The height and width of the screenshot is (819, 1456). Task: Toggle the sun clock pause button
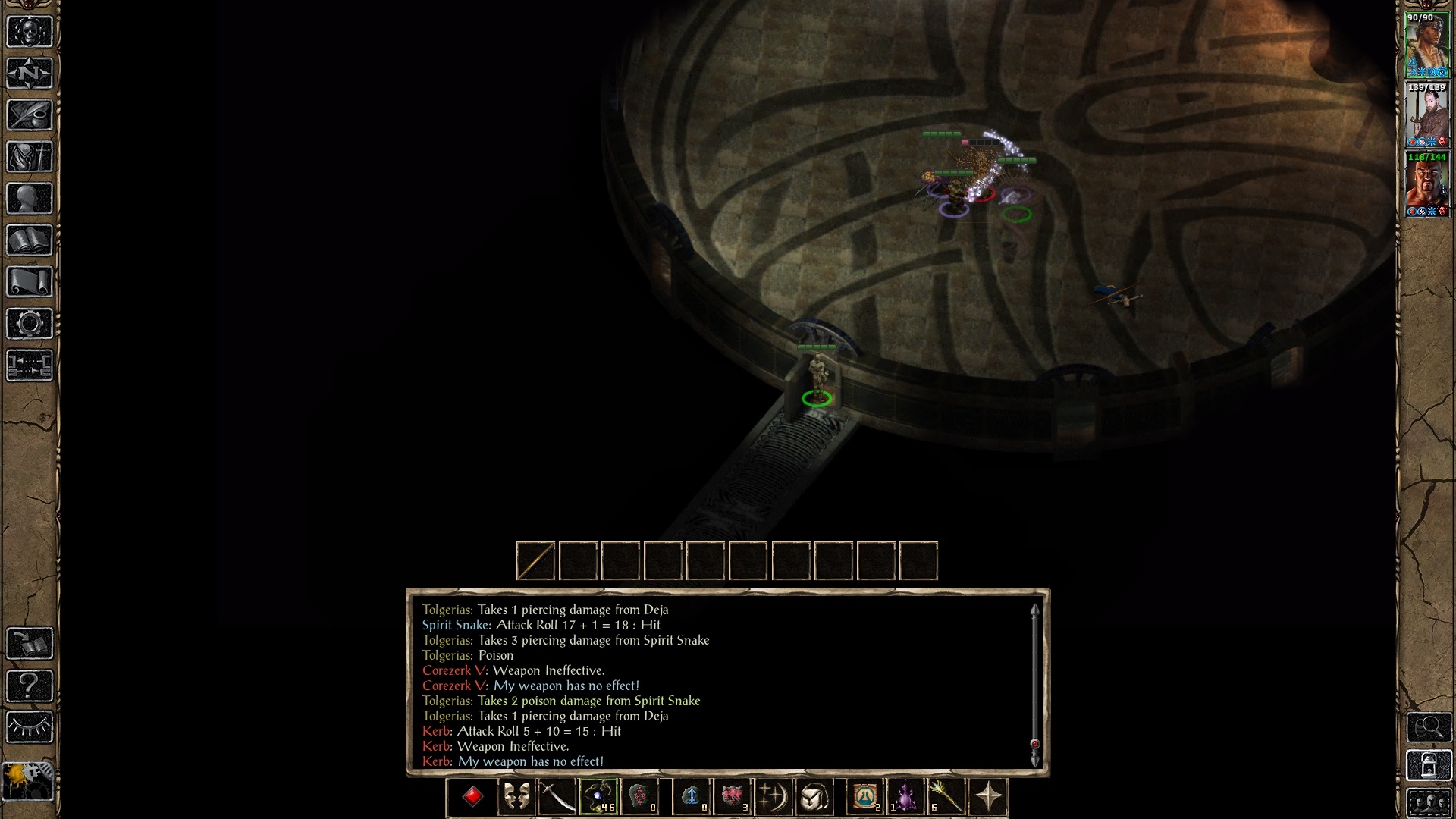tap(28, 781)
